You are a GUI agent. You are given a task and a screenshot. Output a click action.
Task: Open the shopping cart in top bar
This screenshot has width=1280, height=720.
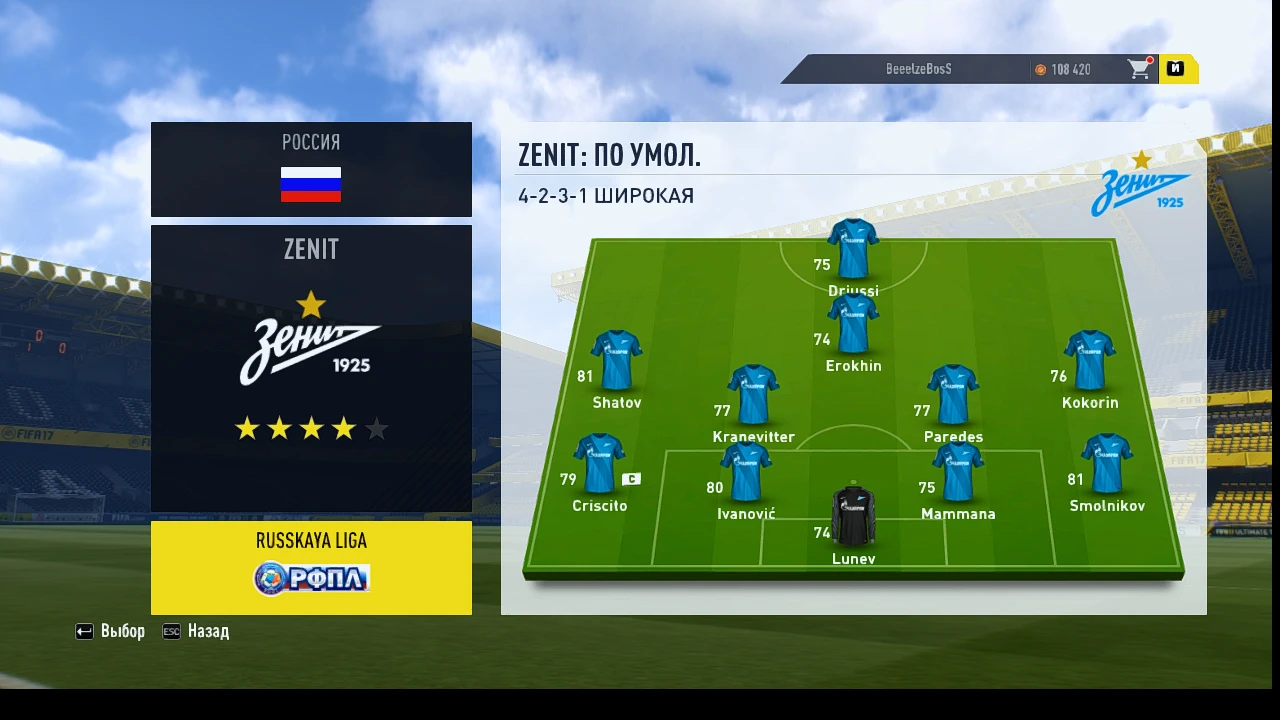click(1139, 69)
